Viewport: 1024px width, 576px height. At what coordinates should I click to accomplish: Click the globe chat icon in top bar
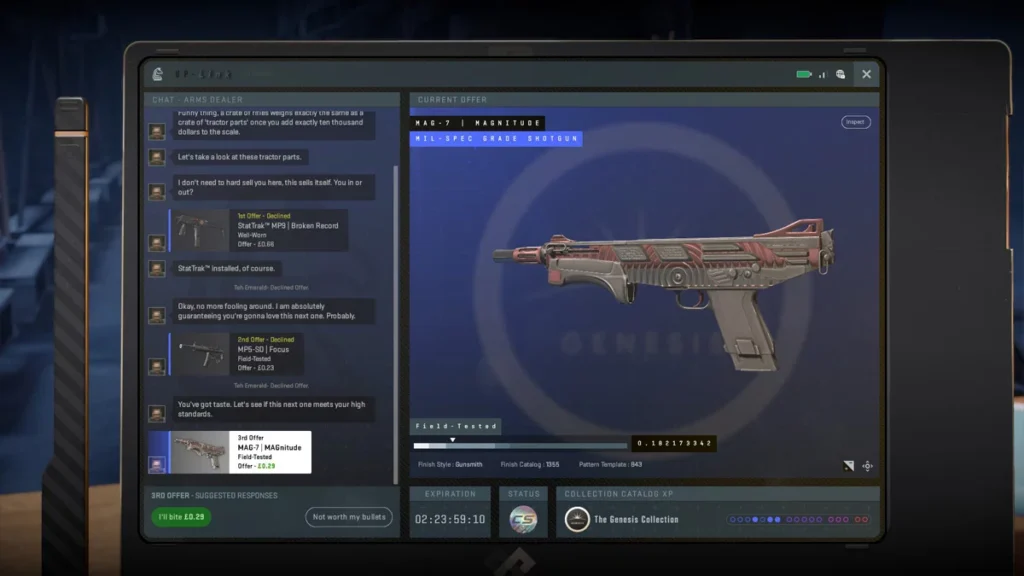tap(841, 74)
